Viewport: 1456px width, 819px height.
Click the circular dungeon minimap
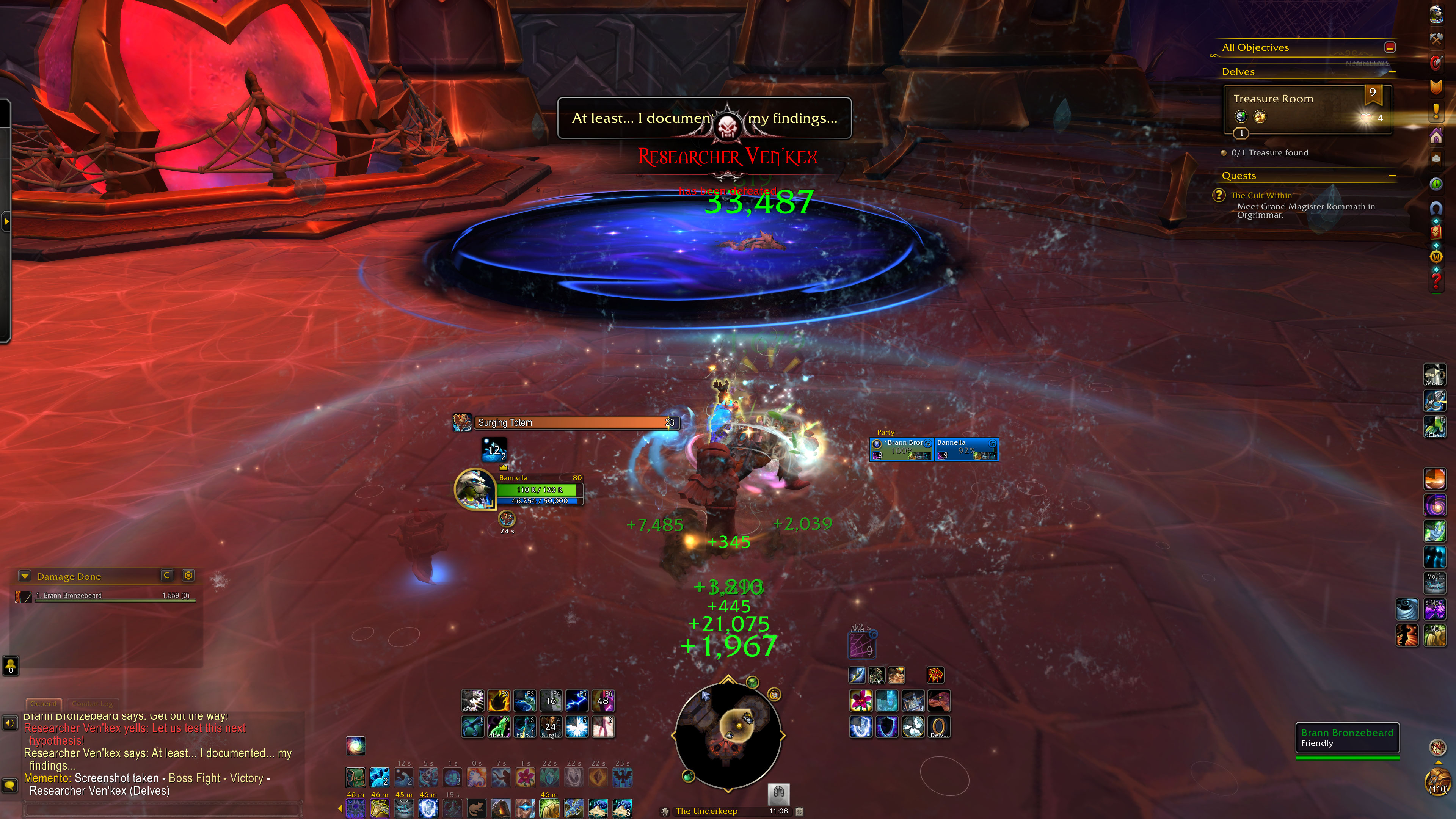coord(728,735)
